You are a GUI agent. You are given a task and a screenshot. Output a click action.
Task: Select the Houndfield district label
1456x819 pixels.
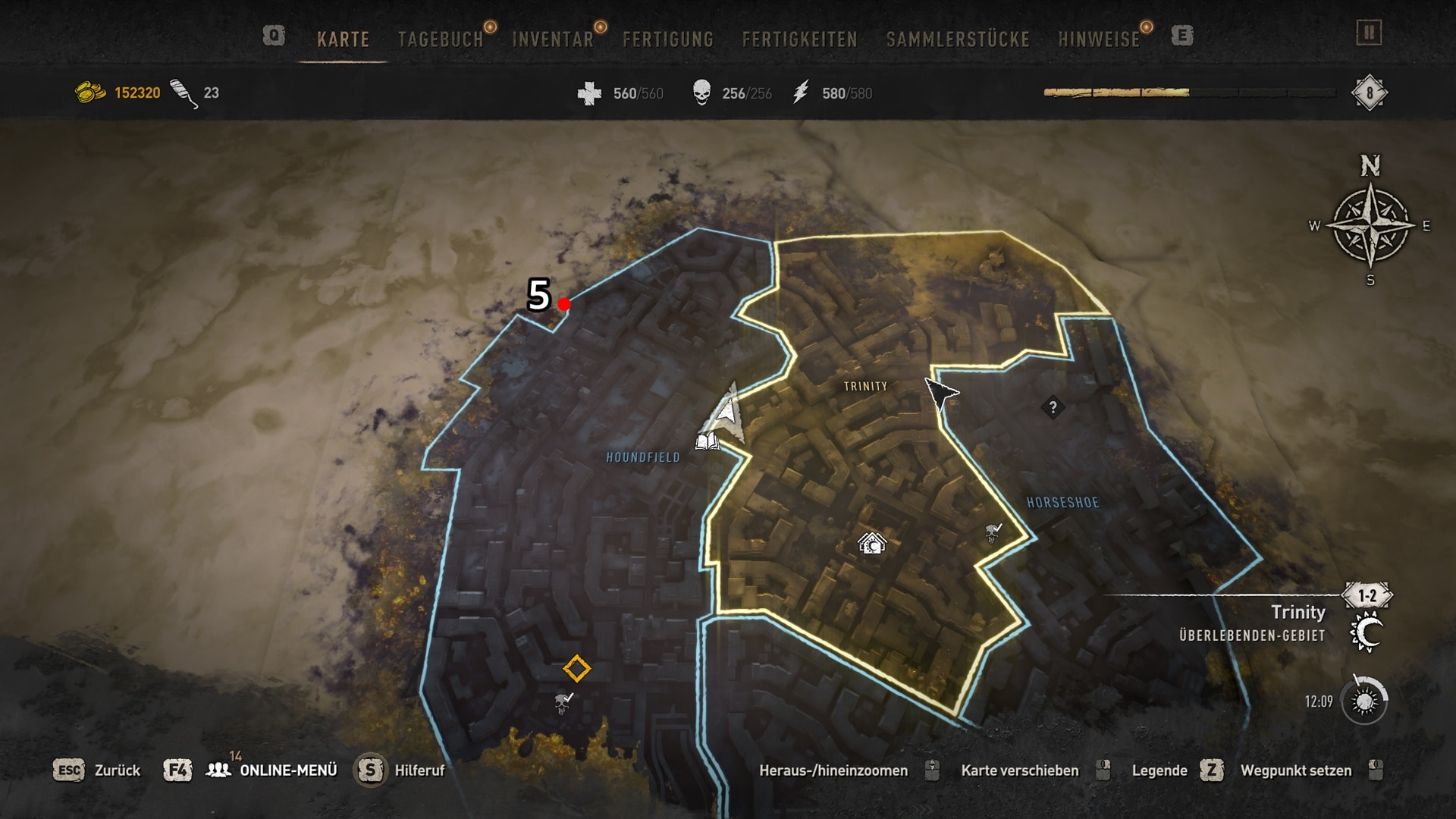643,457
